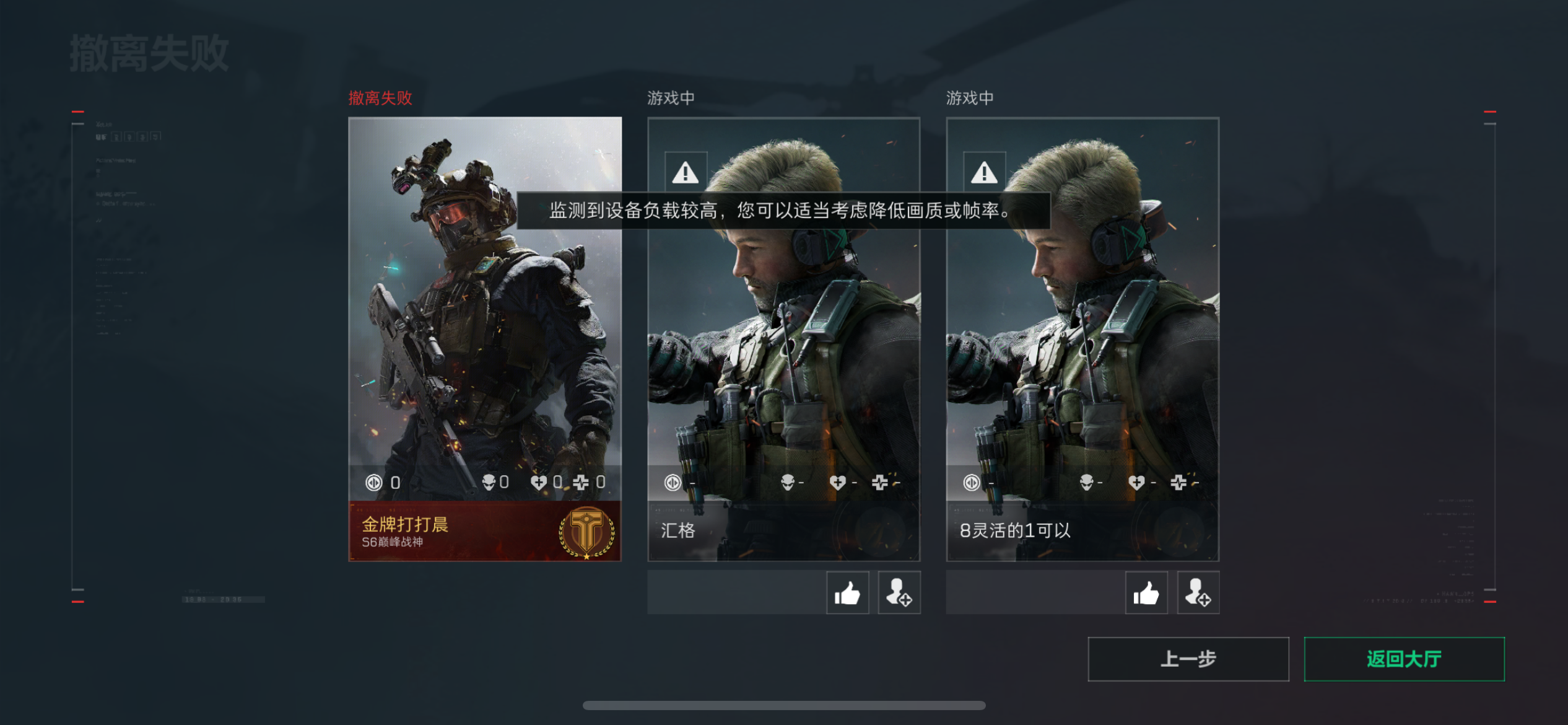1568x725 pixels.
Task: Click the 游戏中 status label above 汇格
Action: pos(669,97)
